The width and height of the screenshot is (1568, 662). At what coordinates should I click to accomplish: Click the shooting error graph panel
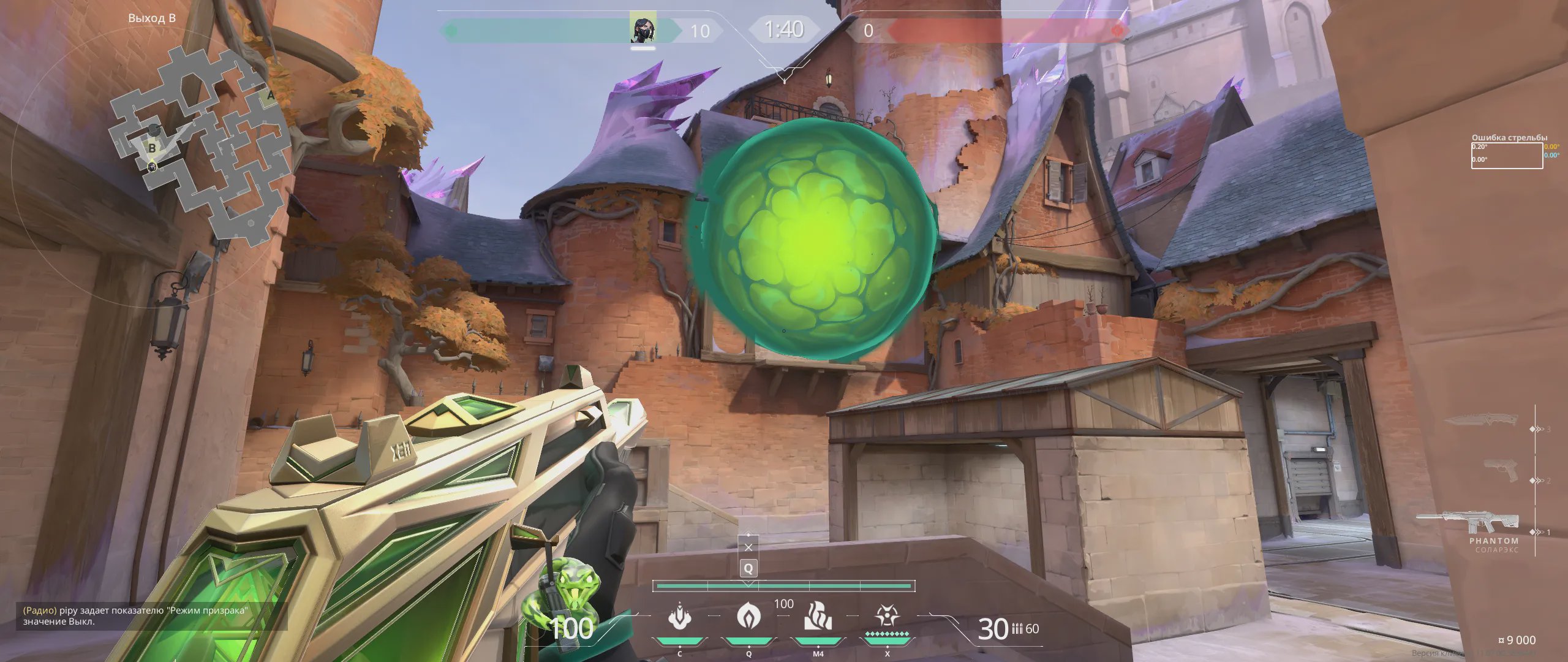point(1507,156)
